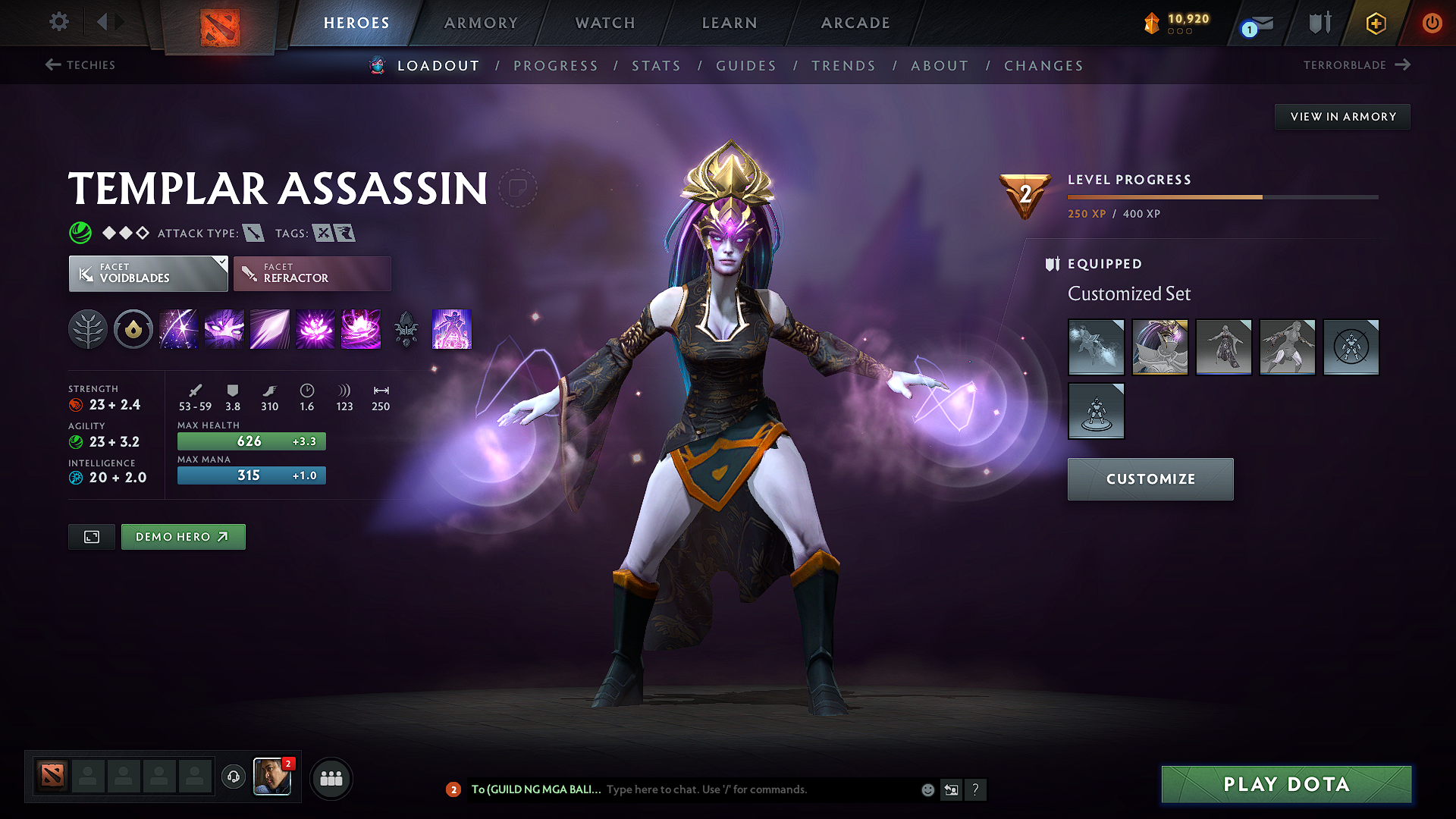Open the settings gear icon
The height and width of the screenshot is (819, 1456).
(58, 22)
